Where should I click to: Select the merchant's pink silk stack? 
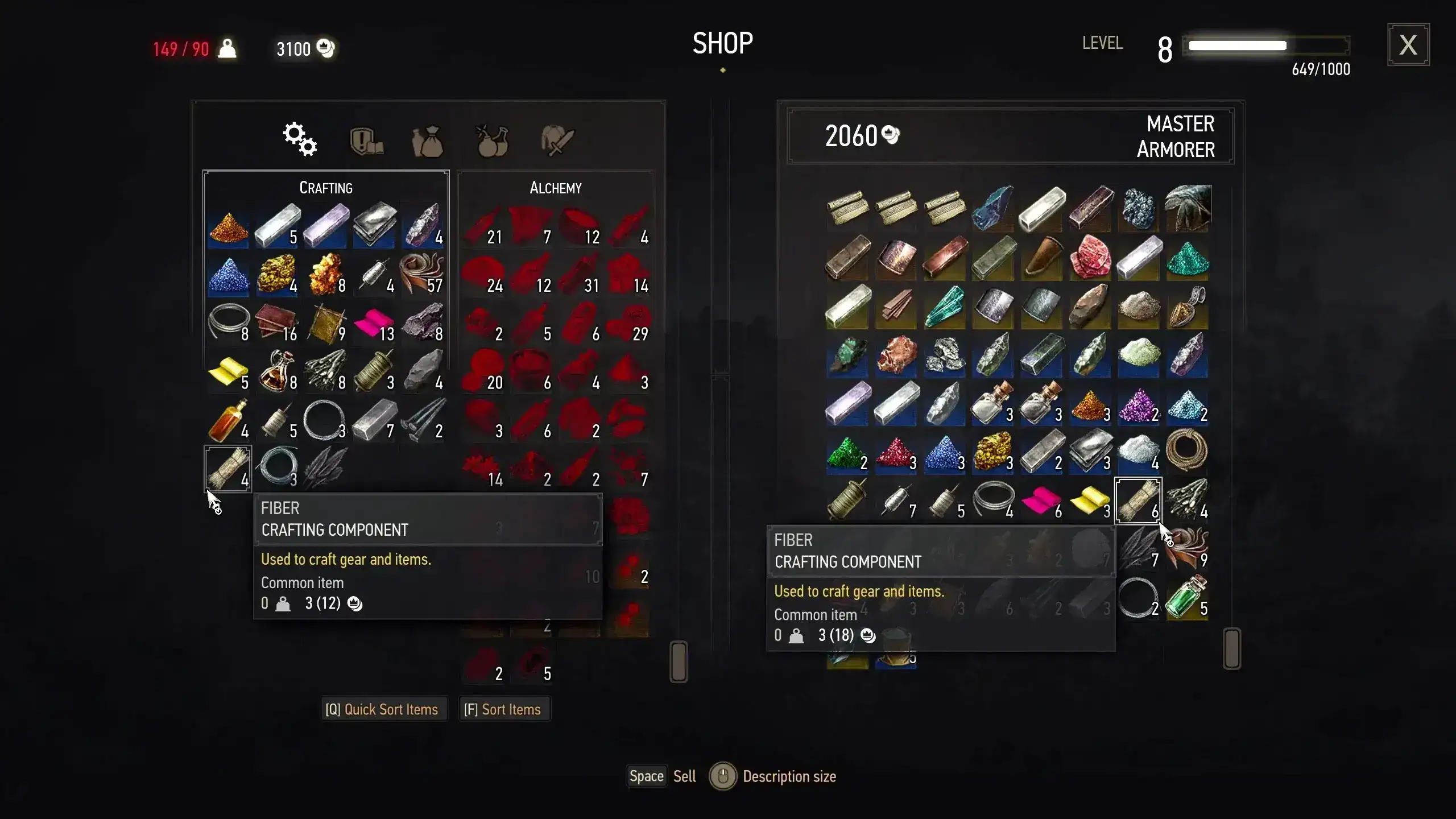(x=1041, y=500)
